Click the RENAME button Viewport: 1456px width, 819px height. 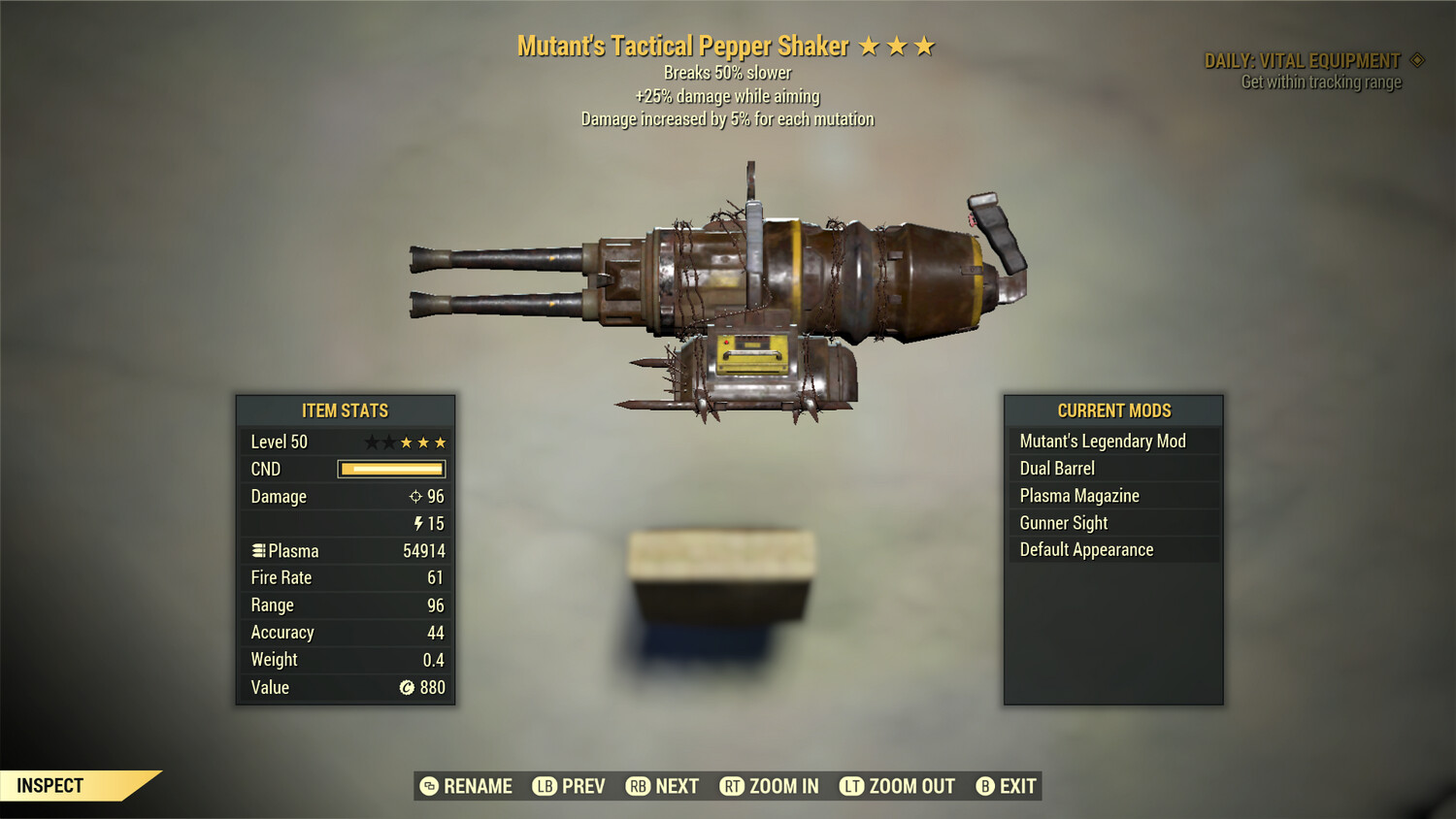coord(477,786)
